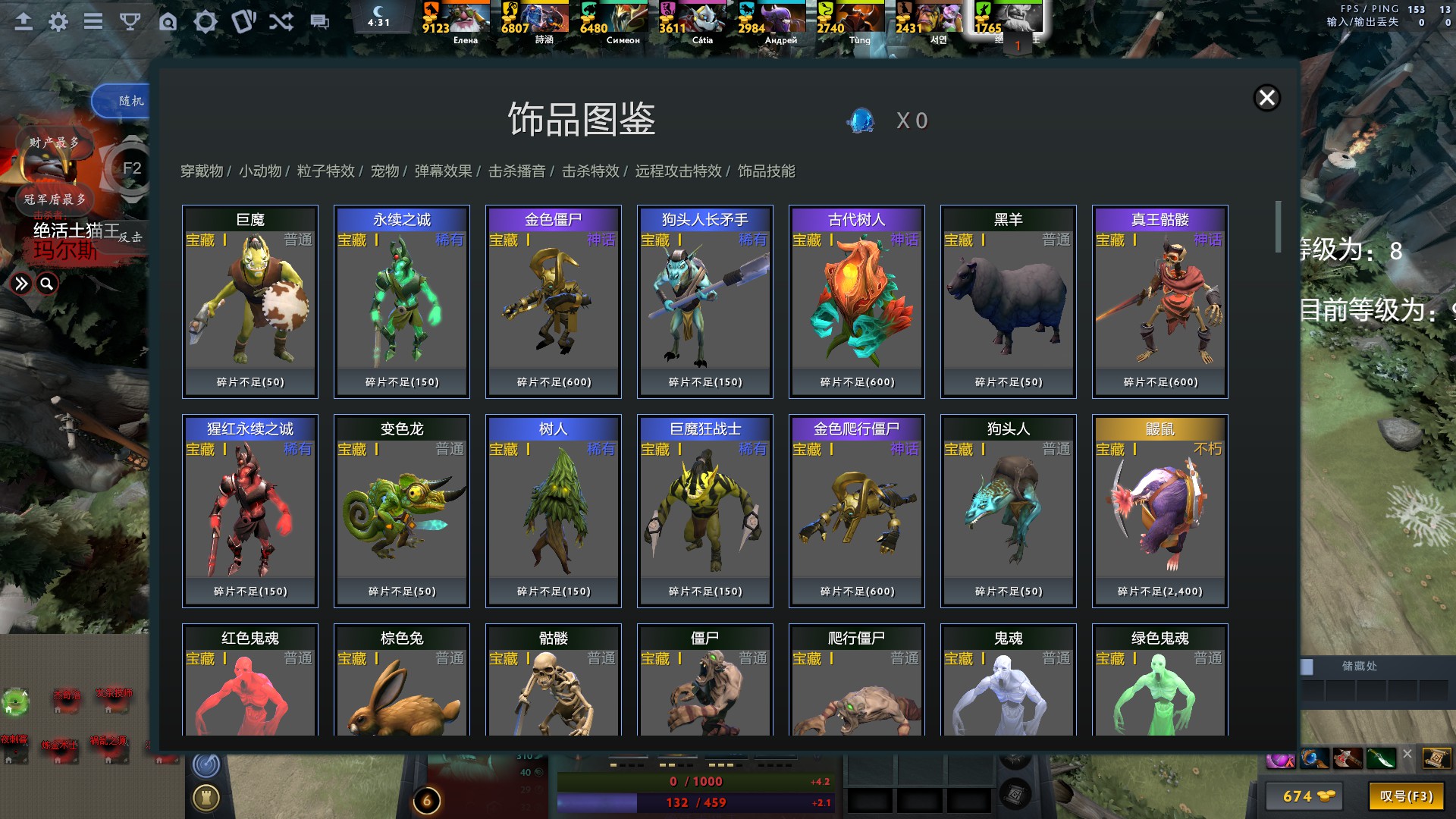Click the town portal scroll slot
The height and width of the screenshot is (819, 1456).
pyautogui.click(x=1438, y=758)
